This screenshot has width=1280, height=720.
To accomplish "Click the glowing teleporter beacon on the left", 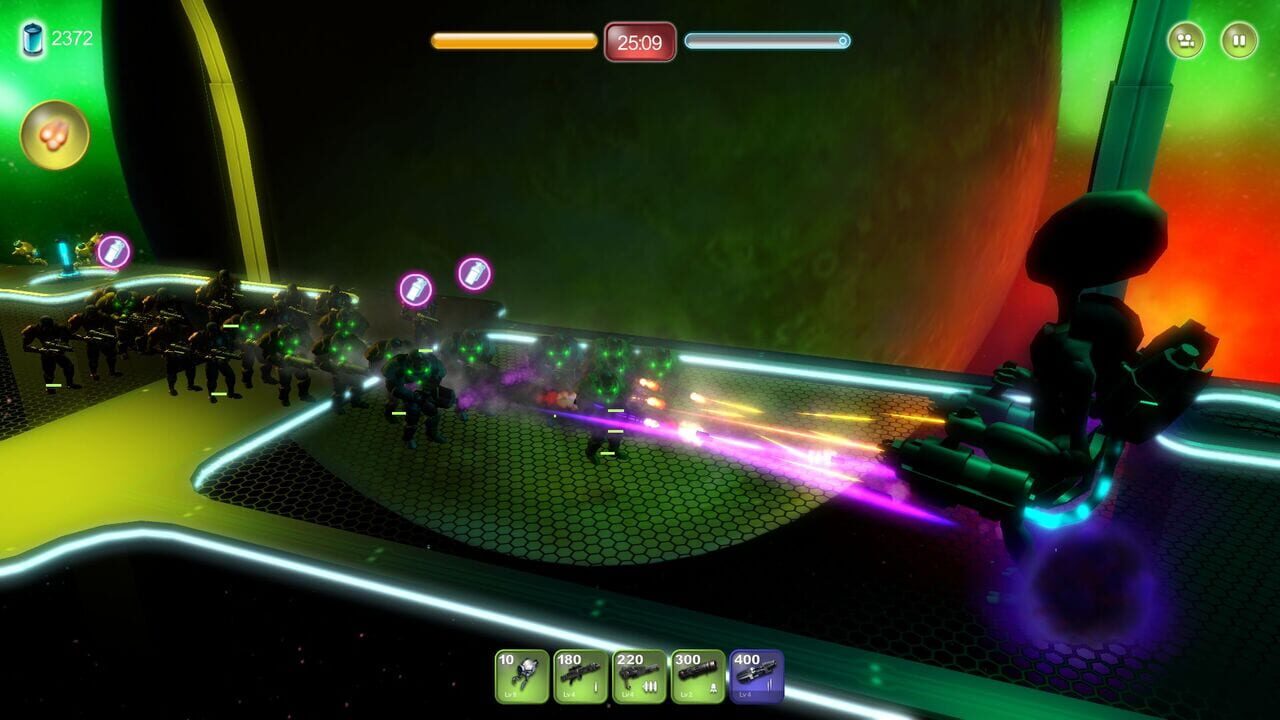I will (x=65, y=256).
